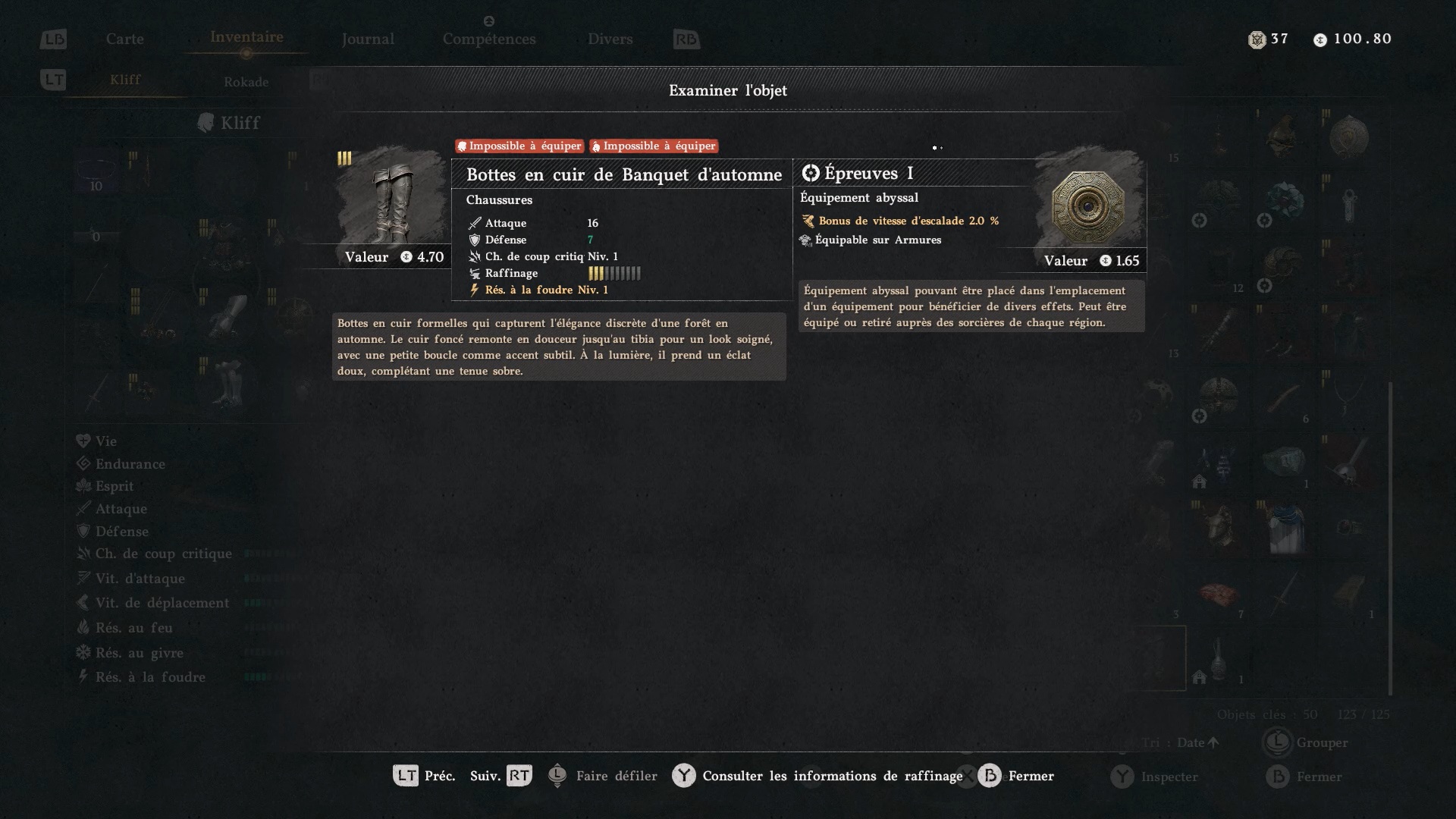Close the item examination panel with Fermer
1456x819 pixels.
[x=1016, y=776]
